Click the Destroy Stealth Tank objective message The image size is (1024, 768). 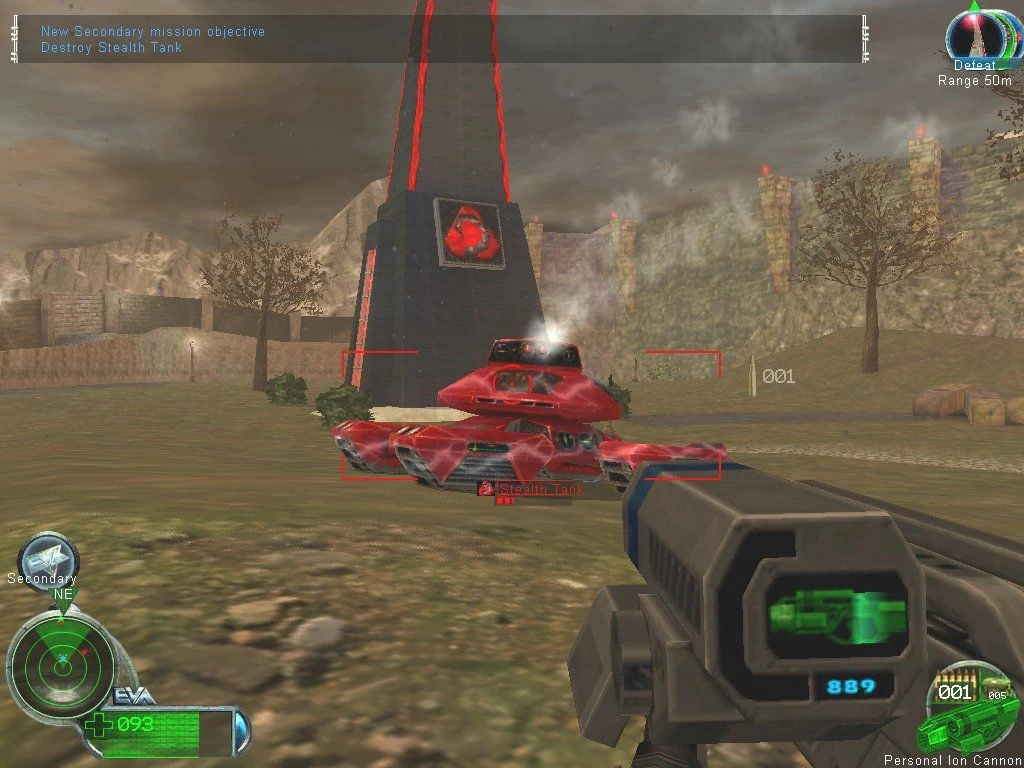[111, 47]
